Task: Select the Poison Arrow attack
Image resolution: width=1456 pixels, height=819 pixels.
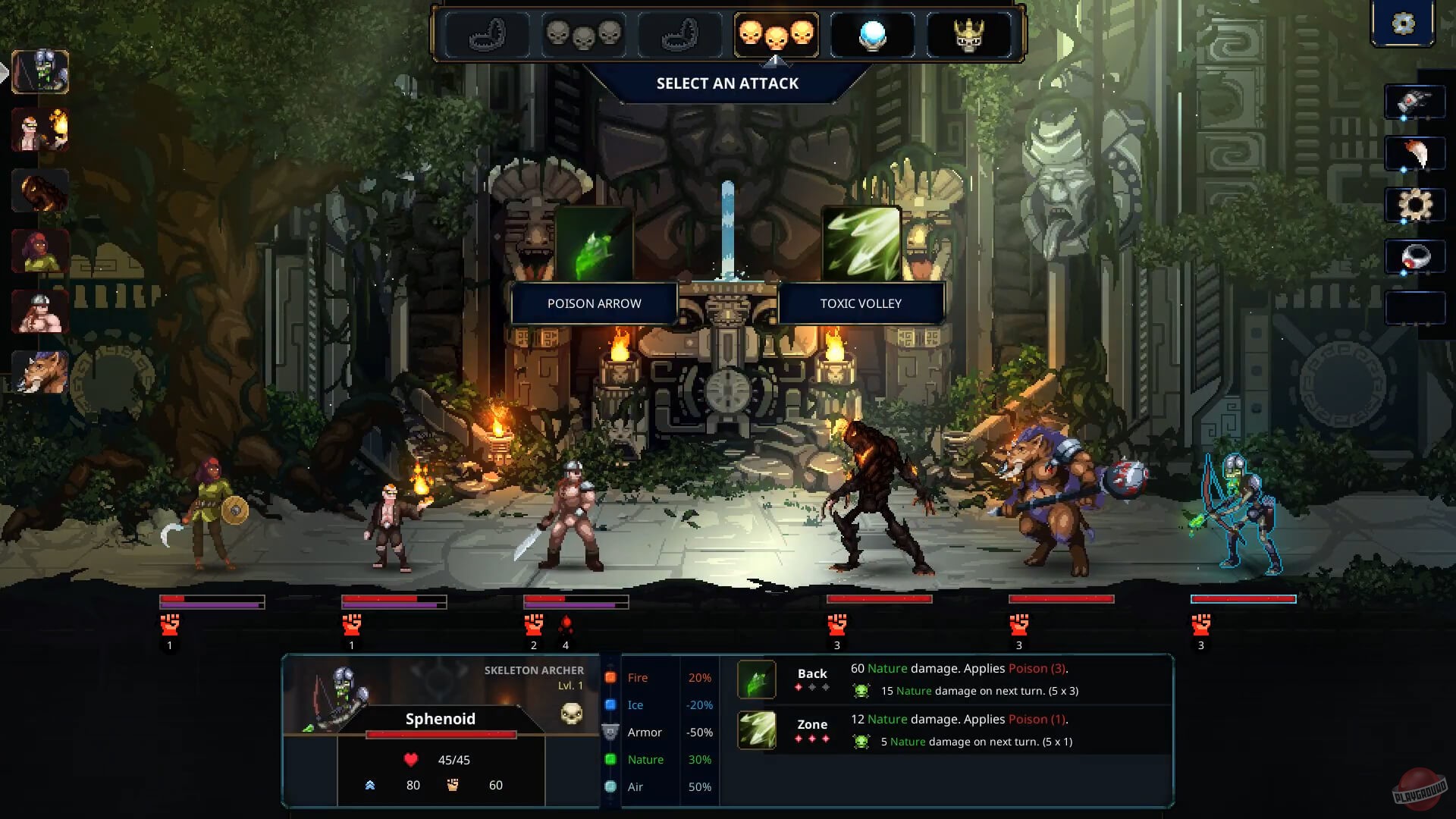Action: click(594, 303)
